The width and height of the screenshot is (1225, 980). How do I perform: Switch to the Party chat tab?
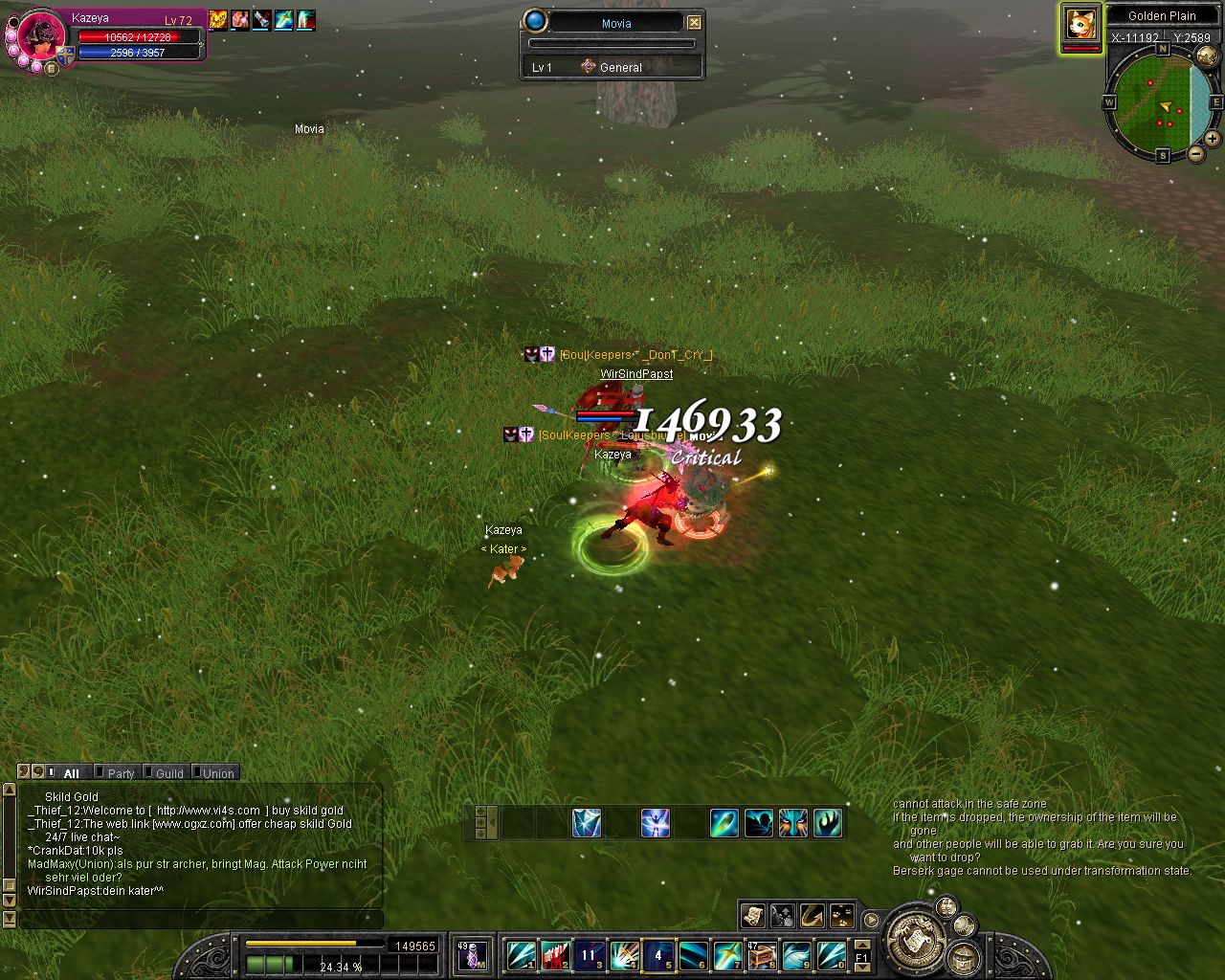[120, 773]
